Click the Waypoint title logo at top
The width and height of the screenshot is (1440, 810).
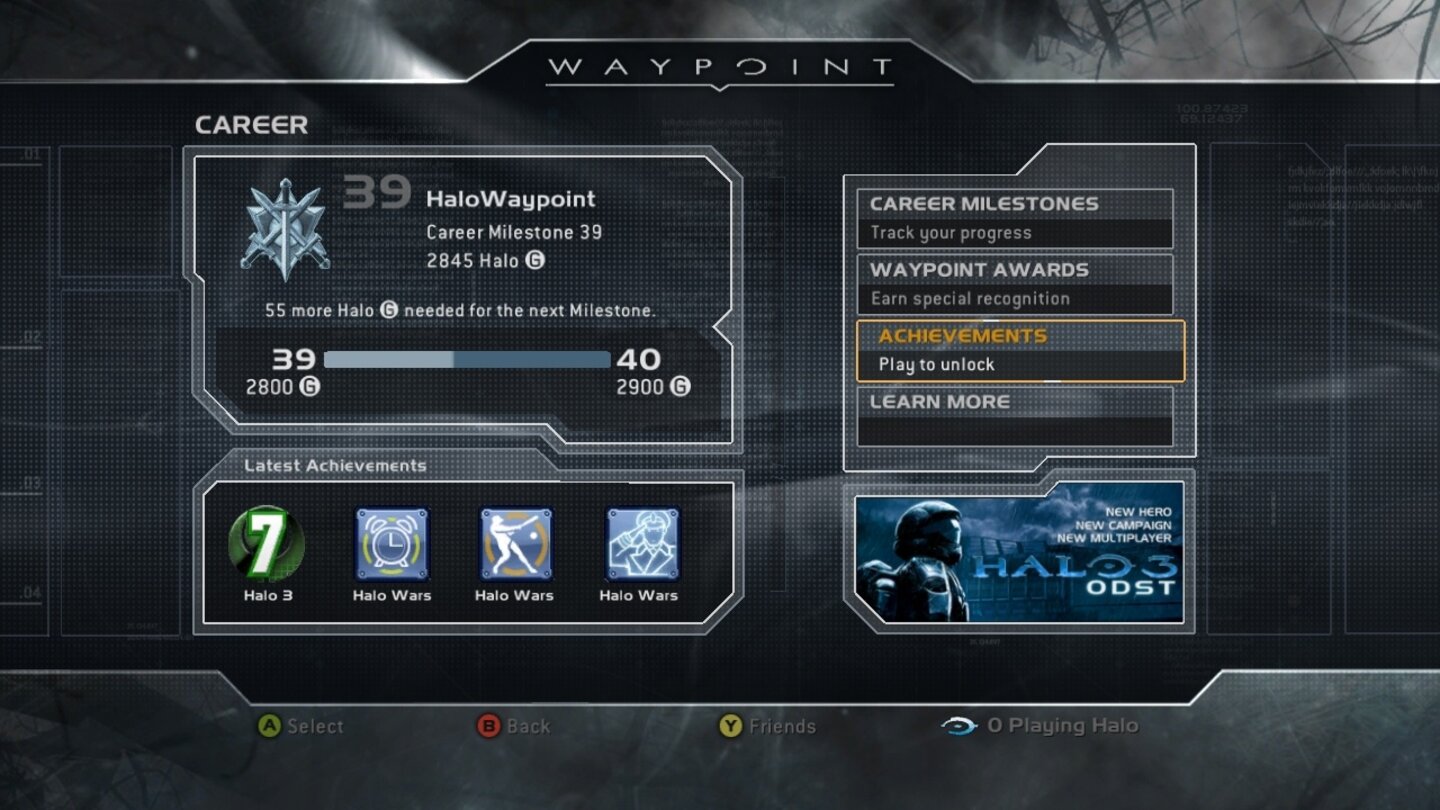tap(721, 66)
